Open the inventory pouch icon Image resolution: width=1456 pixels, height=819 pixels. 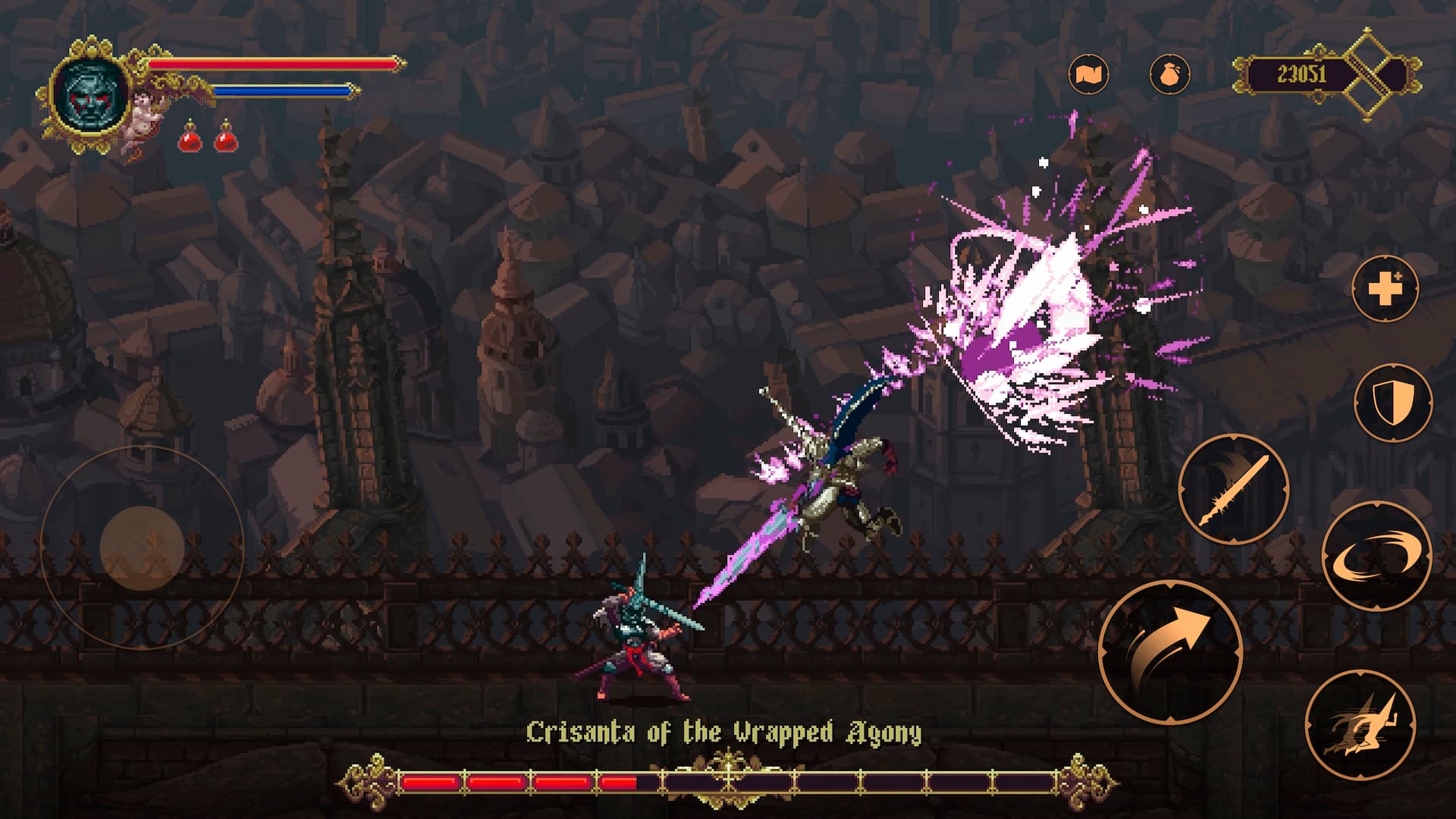[x=1169, y=74]
